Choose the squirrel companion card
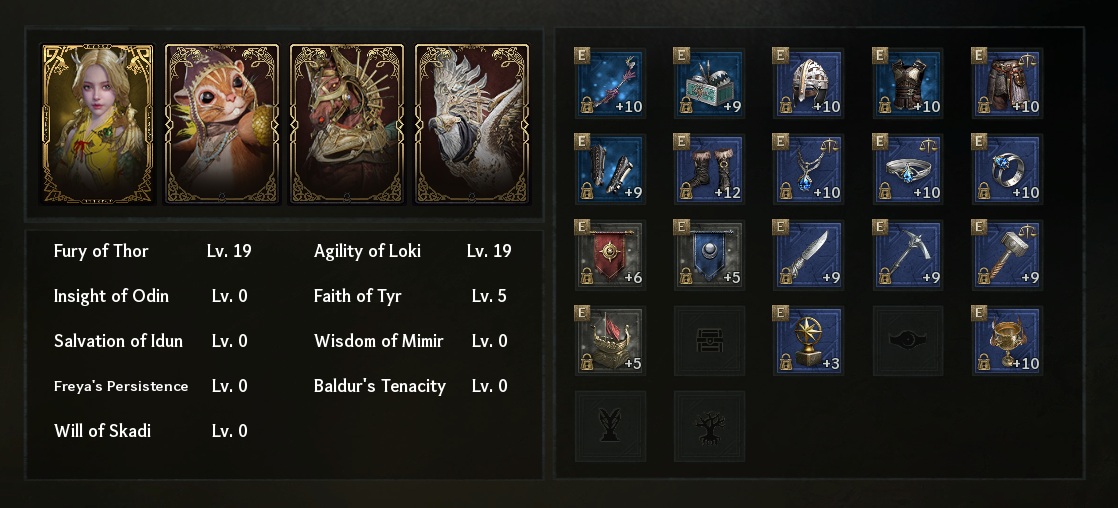The width and height of the screenshot is (1118, 508). coord(222,124)
